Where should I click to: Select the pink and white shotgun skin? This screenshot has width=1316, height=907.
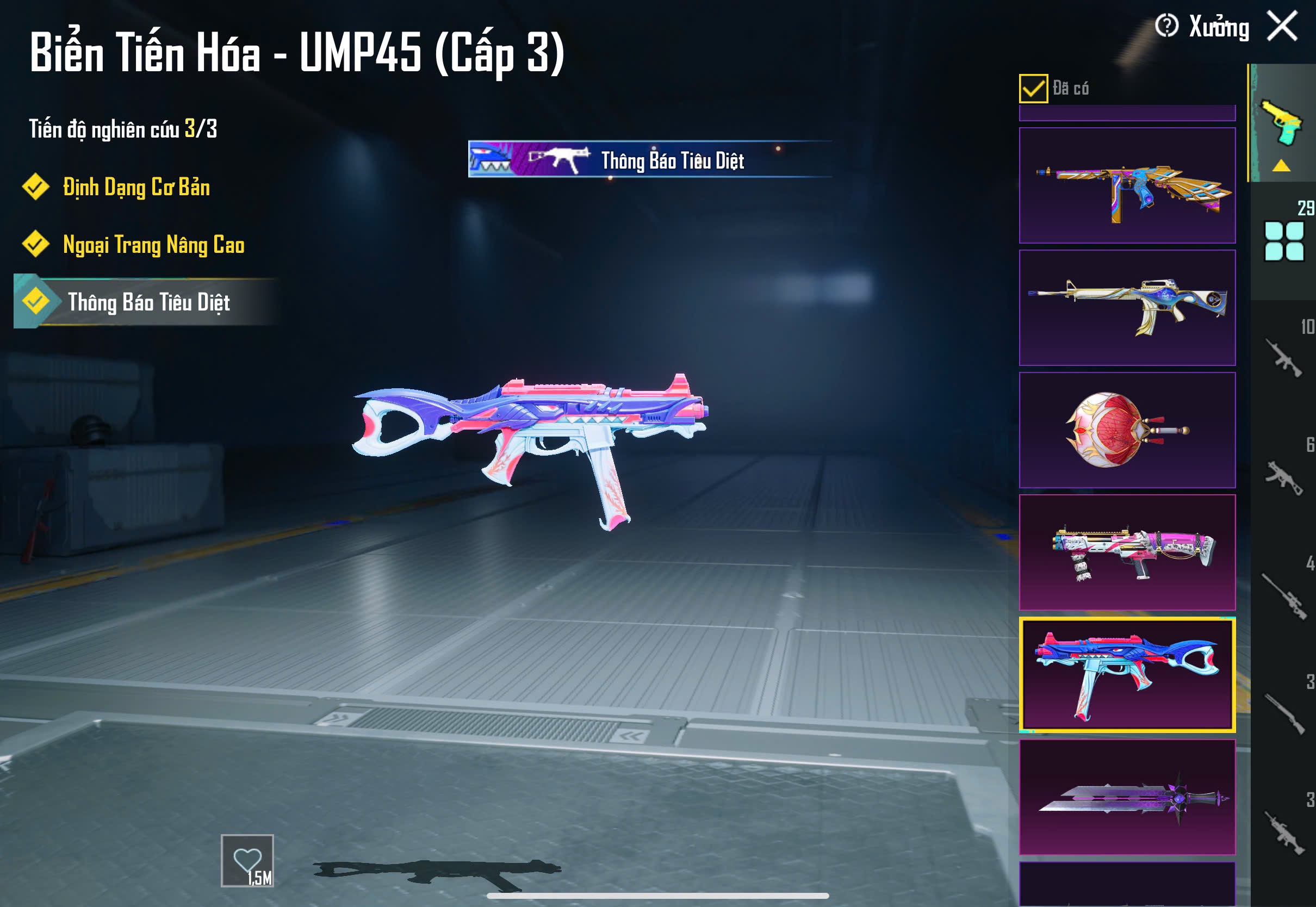coord(1127,552)
